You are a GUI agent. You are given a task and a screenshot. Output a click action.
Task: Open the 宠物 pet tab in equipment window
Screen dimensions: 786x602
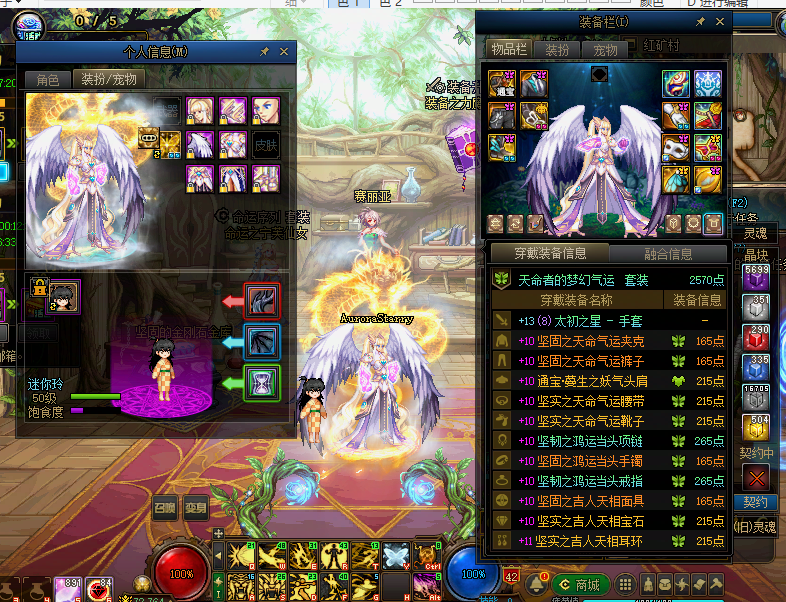pyautogui.click(x=606, y=49)
